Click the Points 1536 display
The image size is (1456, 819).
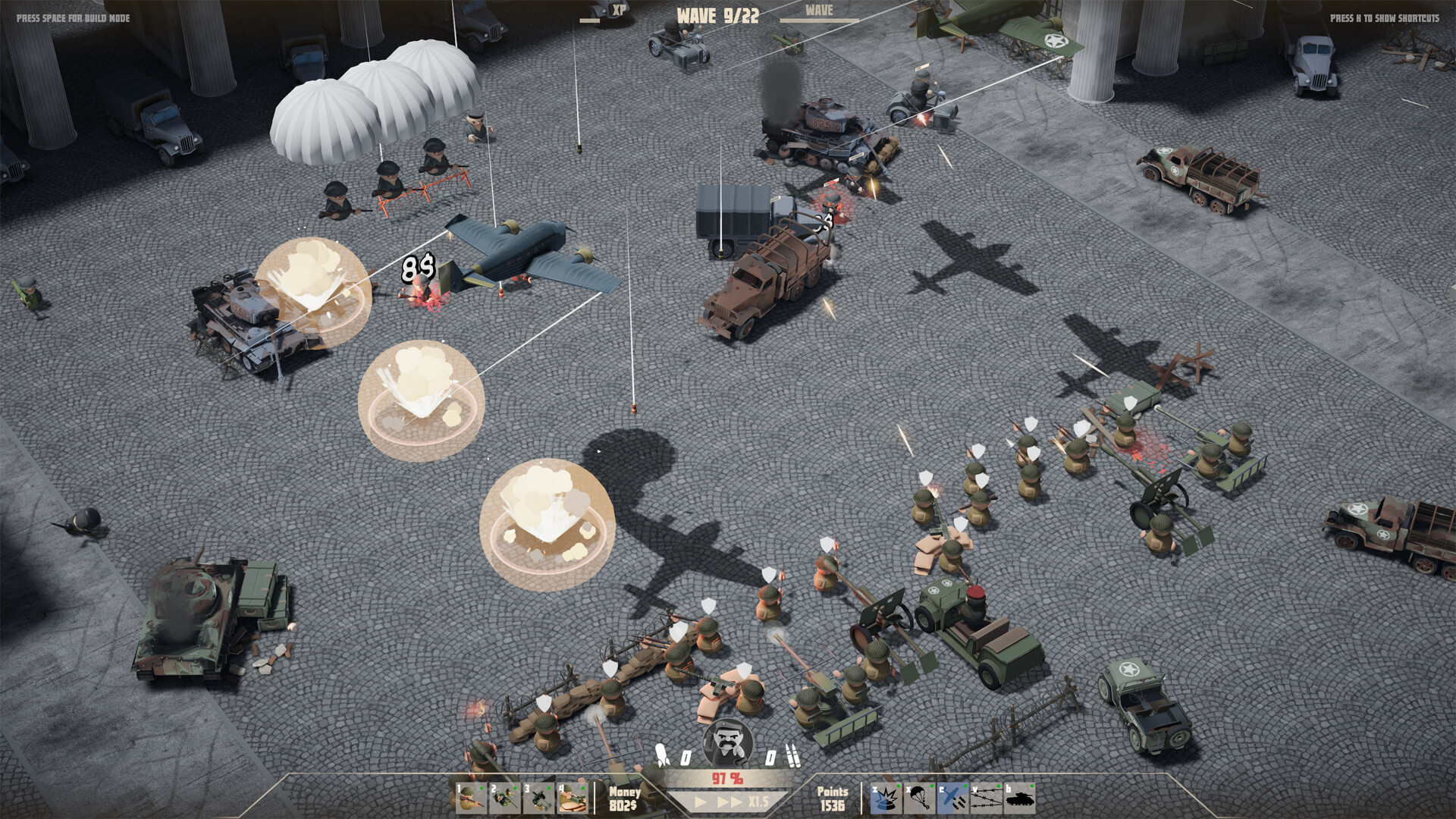(x=834, y=798)
